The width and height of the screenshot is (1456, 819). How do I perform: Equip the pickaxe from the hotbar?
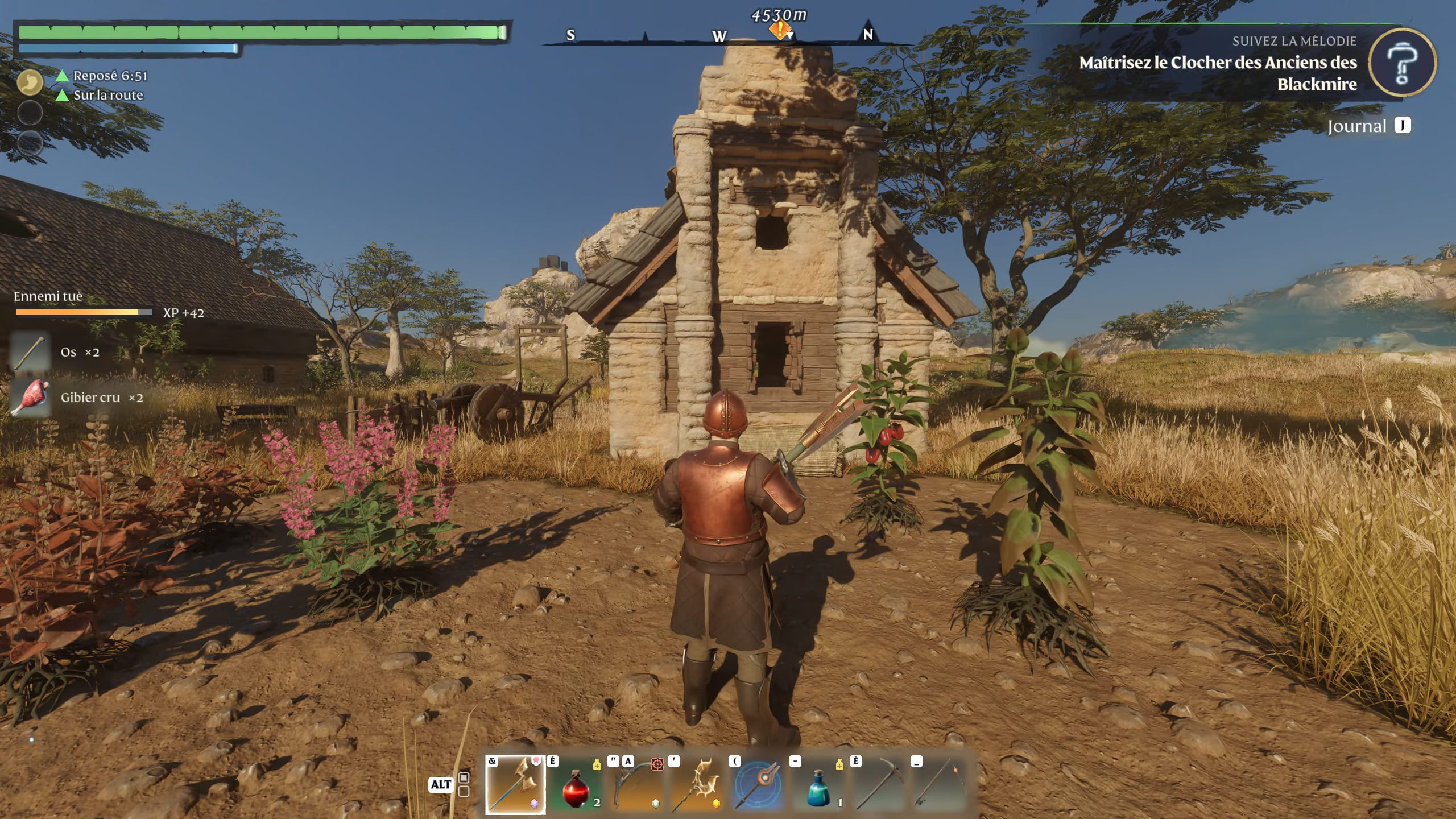click(880, 785)
